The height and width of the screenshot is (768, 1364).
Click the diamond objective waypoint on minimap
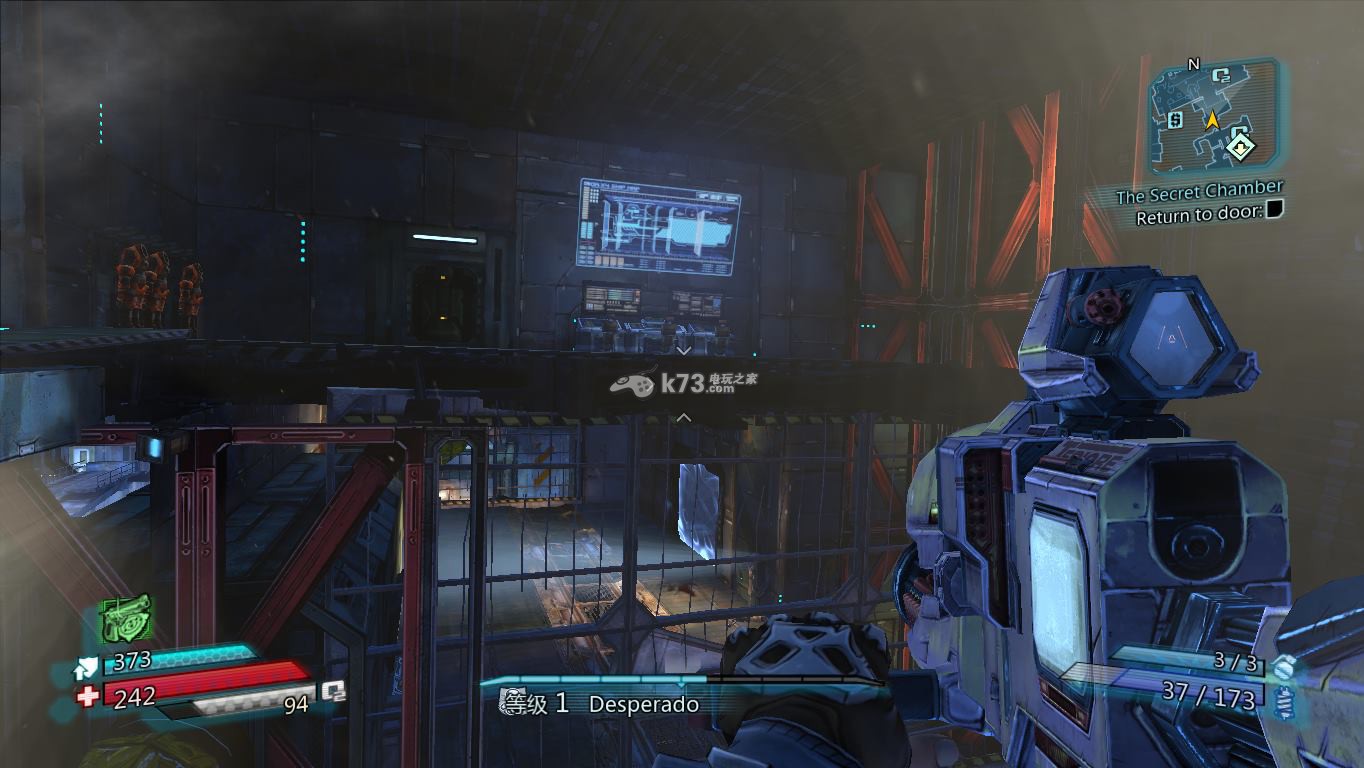1241,147
